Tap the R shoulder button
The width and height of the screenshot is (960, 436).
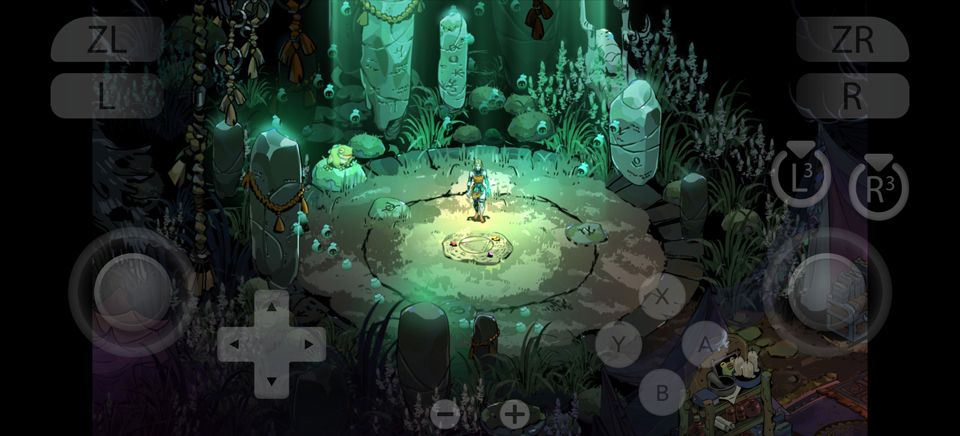[852, 96]
